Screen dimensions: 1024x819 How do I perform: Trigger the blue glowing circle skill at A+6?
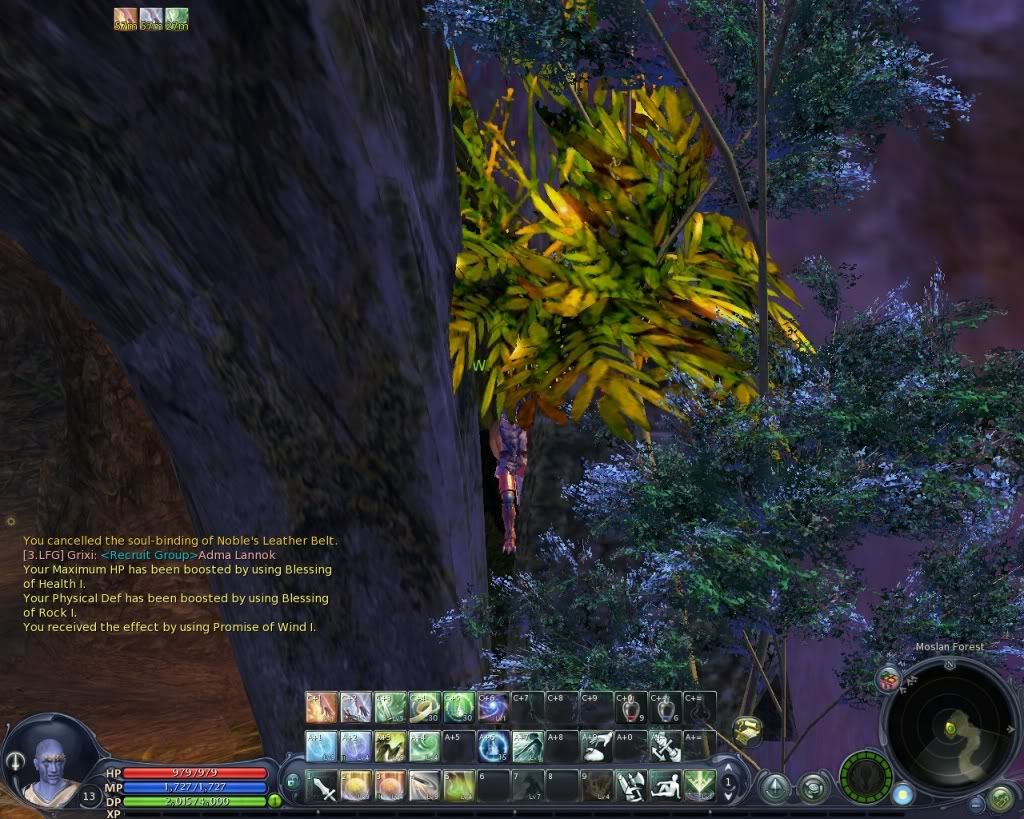493,746
